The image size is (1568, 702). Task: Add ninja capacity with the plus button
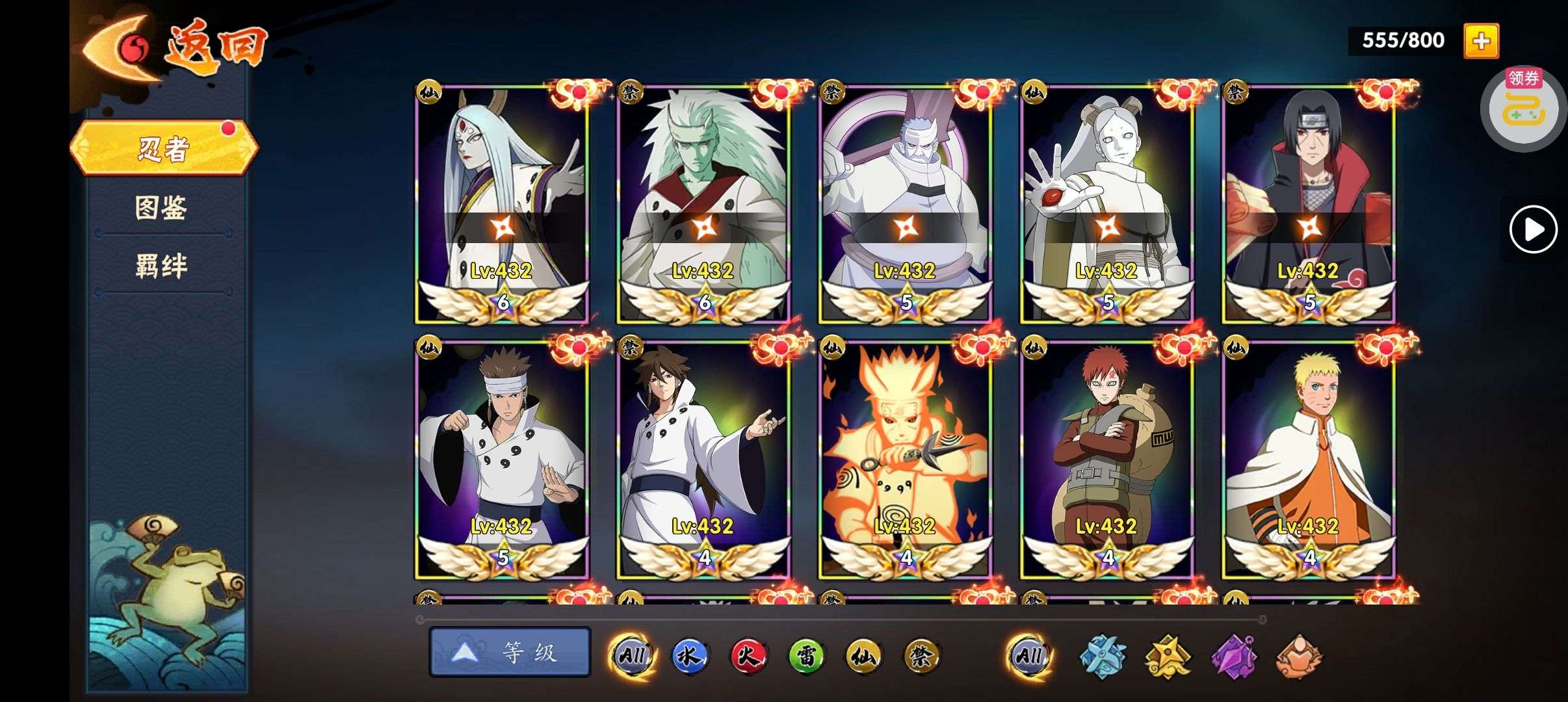(1481, 41)
